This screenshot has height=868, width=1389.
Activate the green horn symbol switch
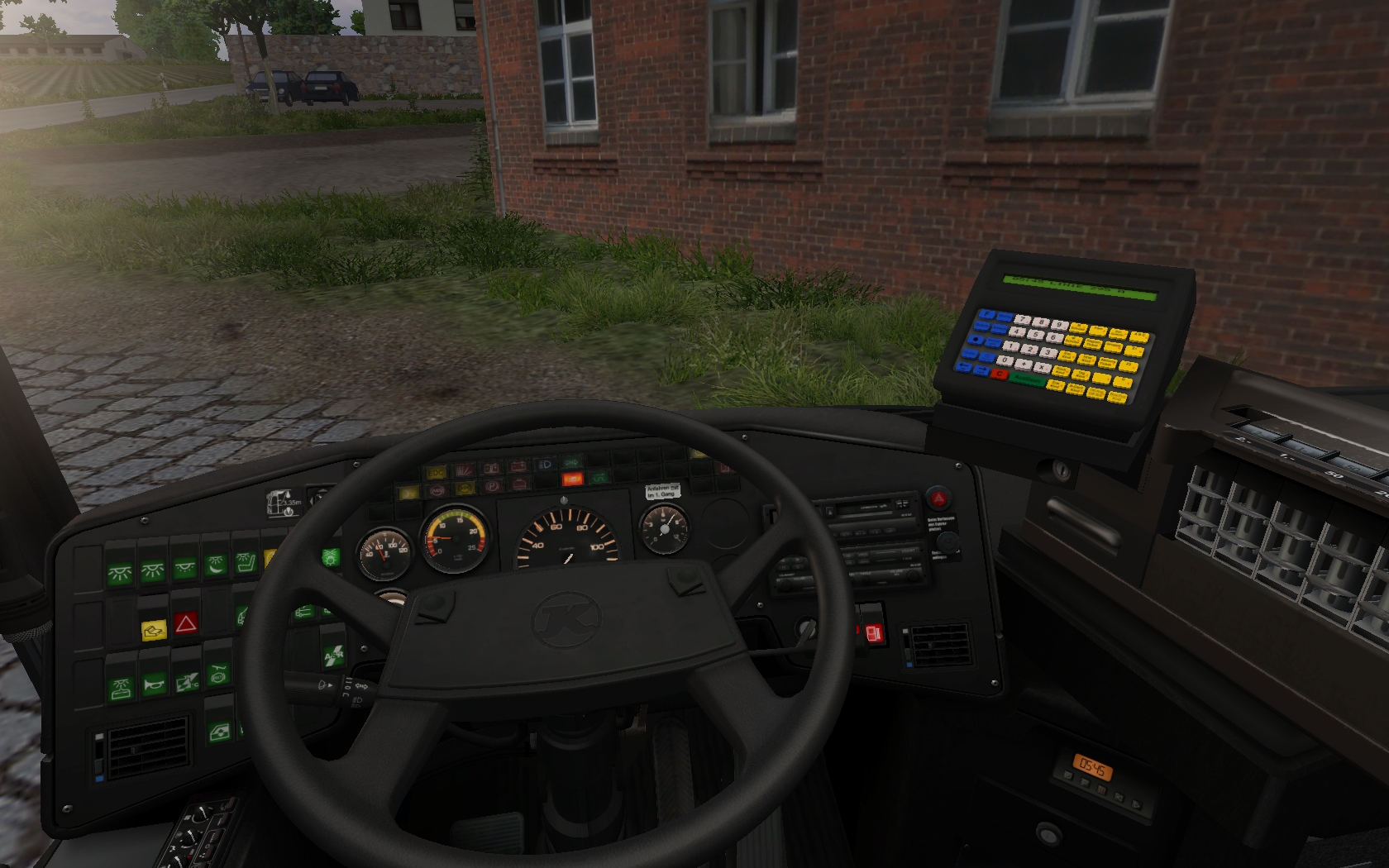pyautogui.click(x=155, y=684)
